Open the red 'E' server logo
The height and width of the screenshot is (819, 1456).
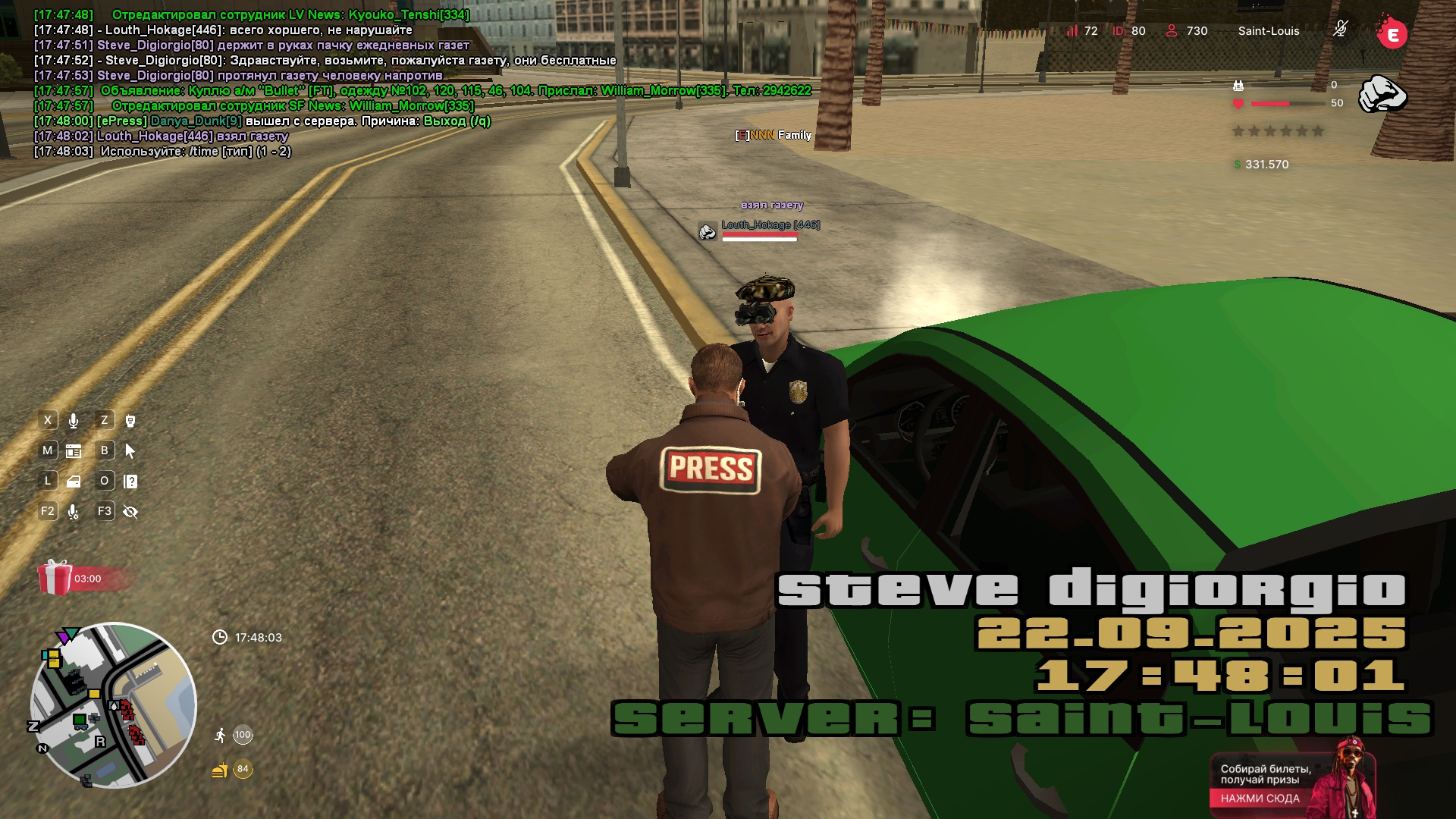point(1392,33)
